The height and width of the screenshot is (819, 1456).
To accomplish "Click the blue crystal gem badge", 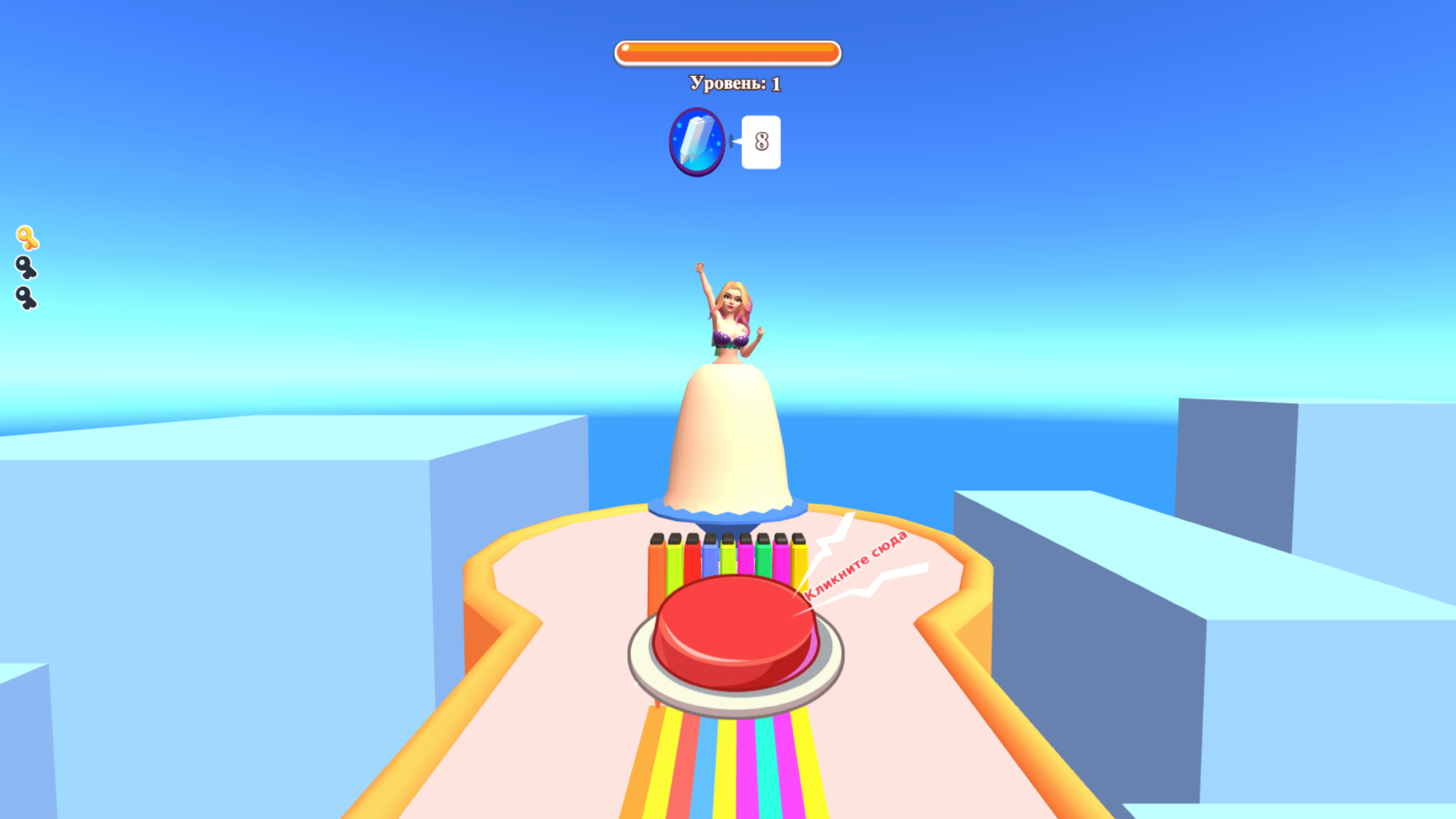I will pyautogui.click(x=696, y=143).
